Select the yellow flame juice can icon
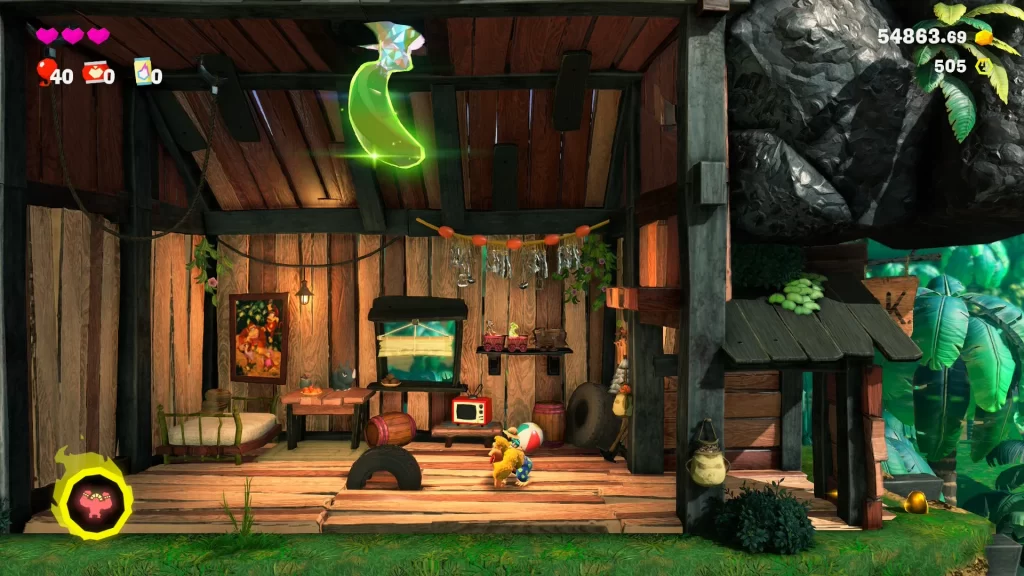1024x576 pixels. coord(142,71)
